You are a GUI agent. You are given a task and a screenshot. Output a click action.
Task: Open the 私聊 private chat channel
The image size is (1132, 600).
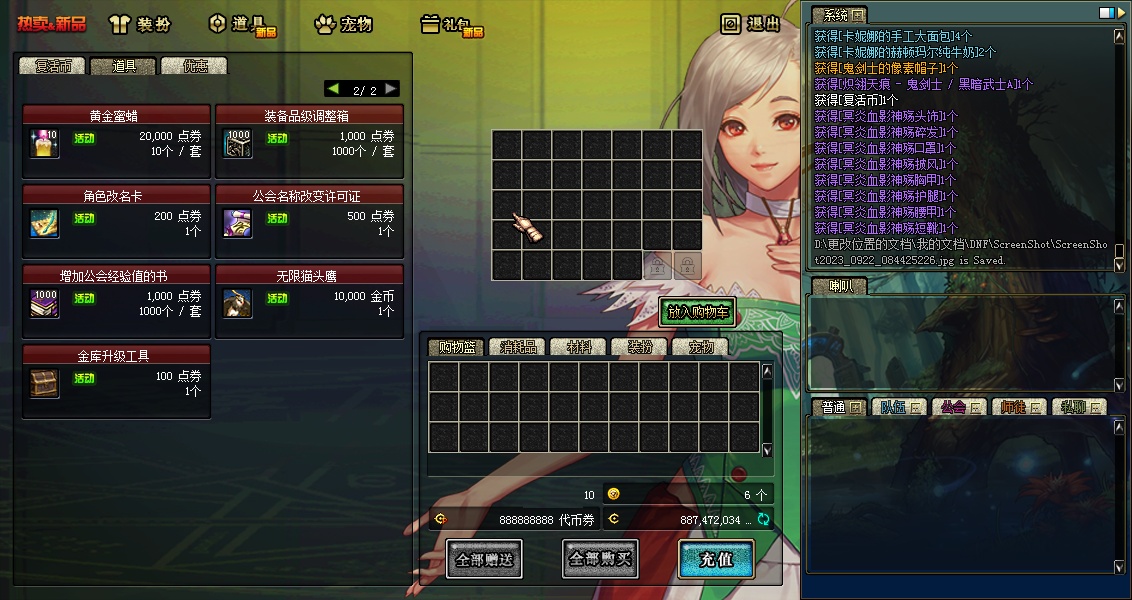coord(1076,407)
